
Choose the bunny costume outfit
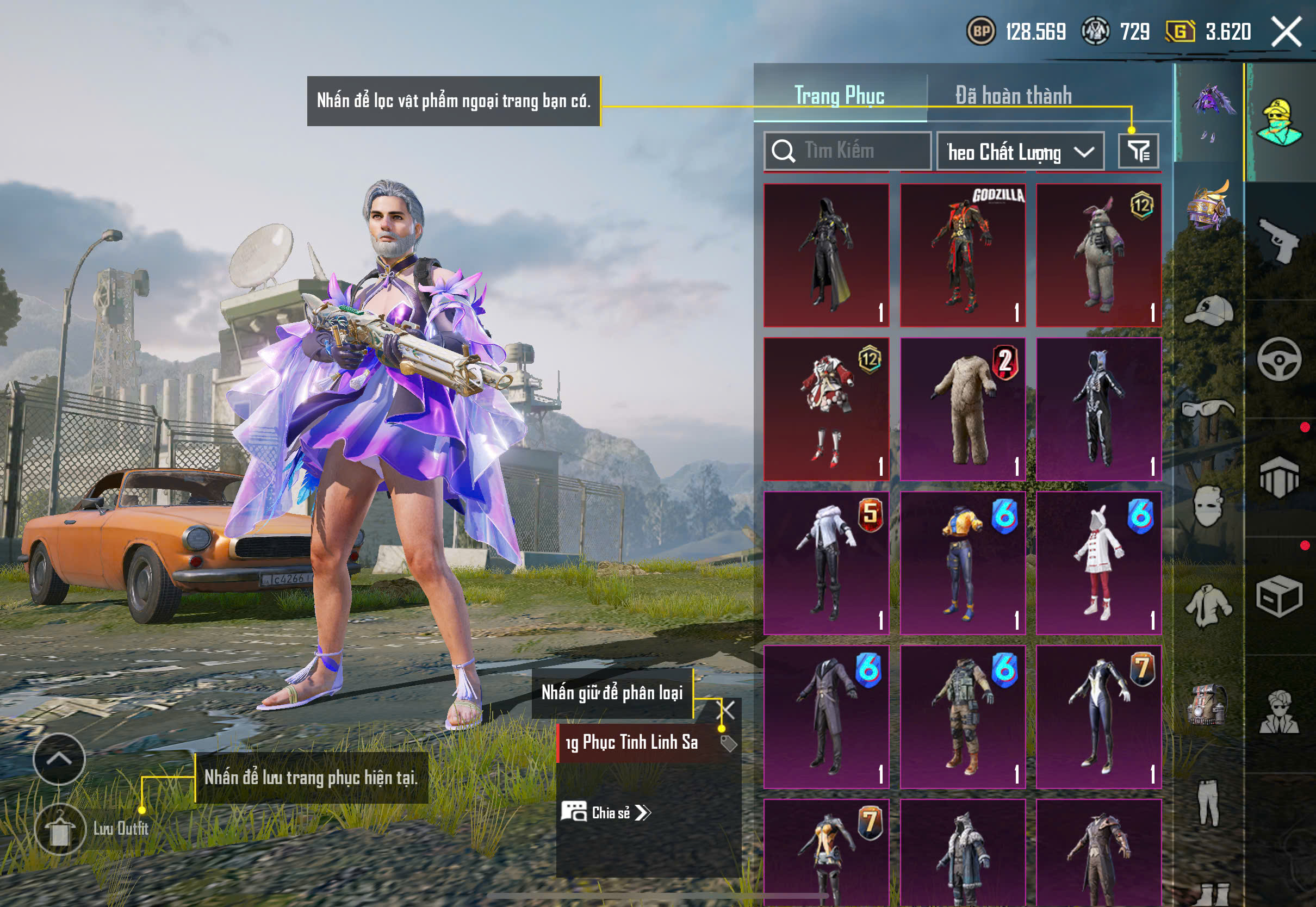[x=1098, y=254]
